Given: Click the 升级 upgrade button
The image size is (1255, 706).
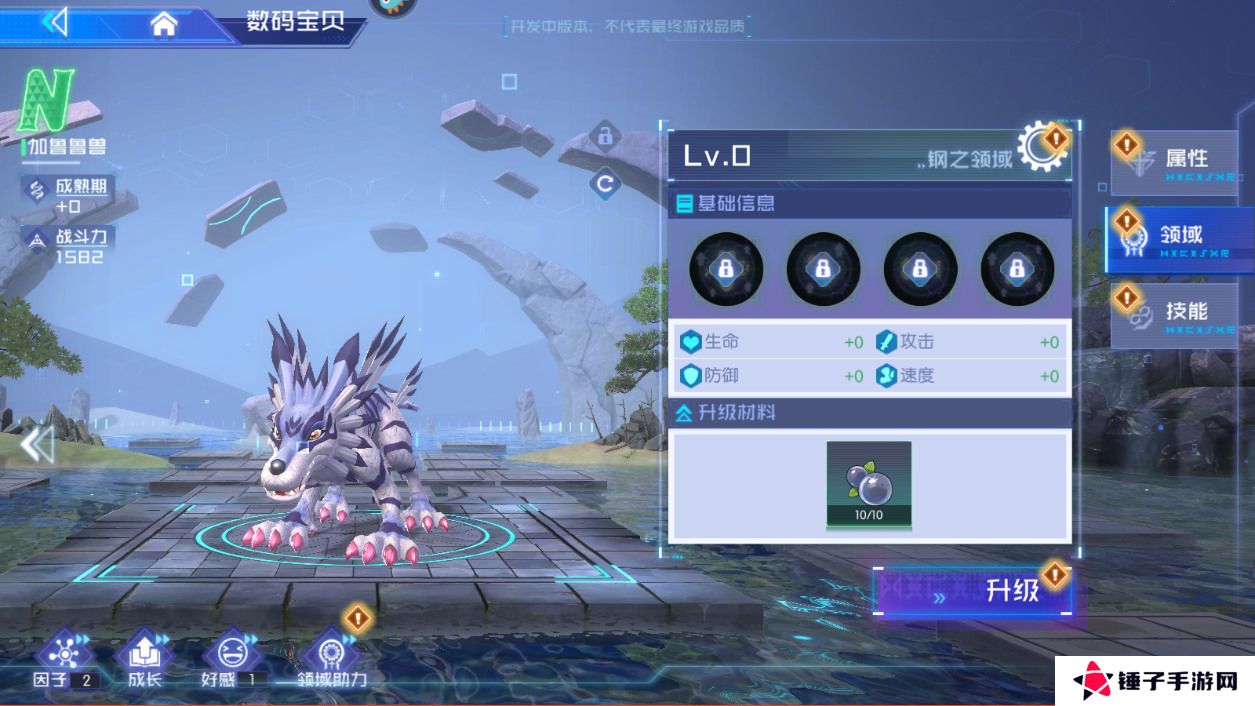Looking at the screenshot, I should [x=974, y=592].
